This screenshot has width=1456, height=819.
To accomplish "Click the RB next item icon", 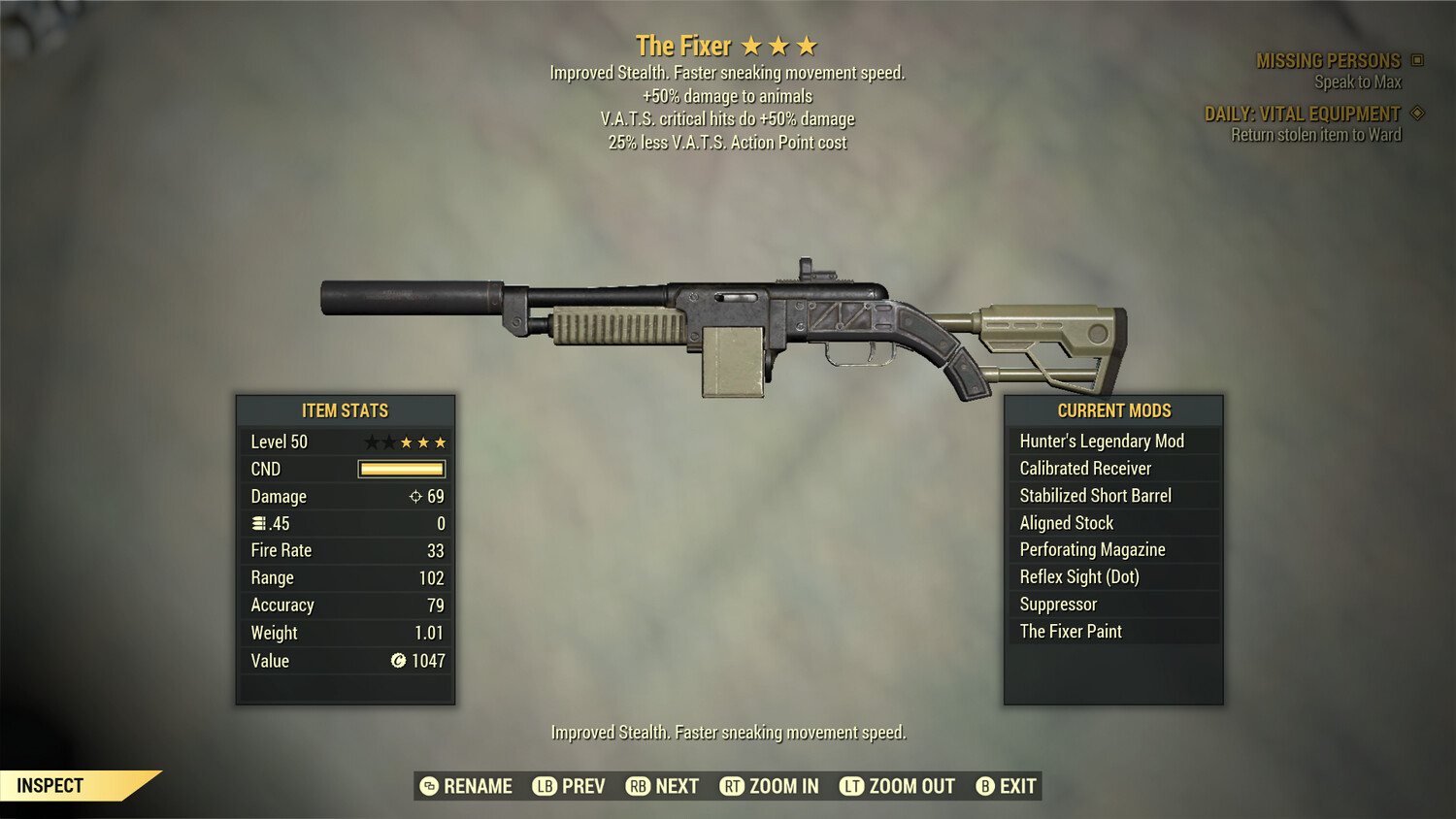I will click(x=638, y=786).
